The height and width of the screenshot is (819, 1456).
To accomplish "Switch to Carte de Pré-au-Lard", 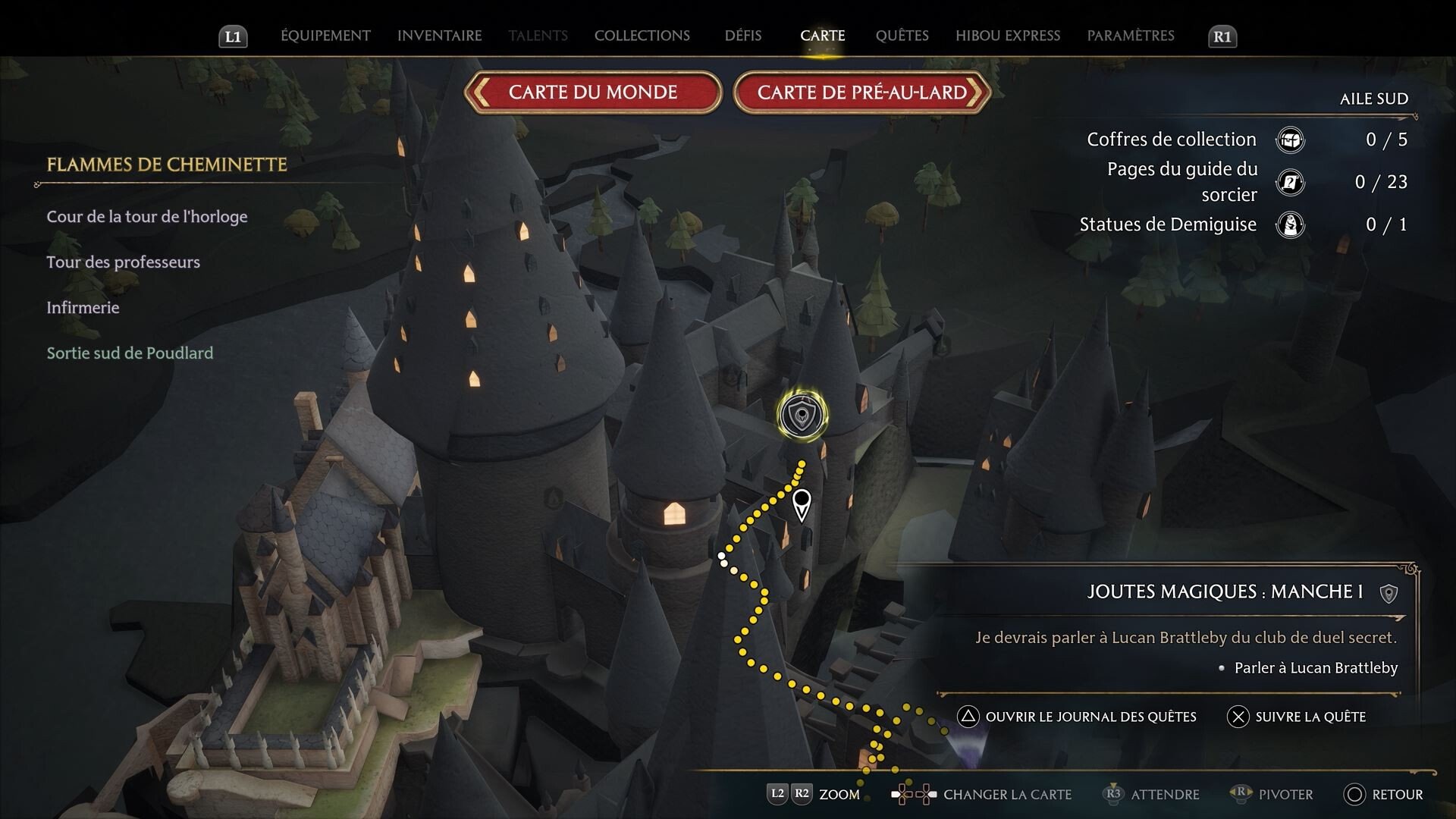I will click(861, 93).
